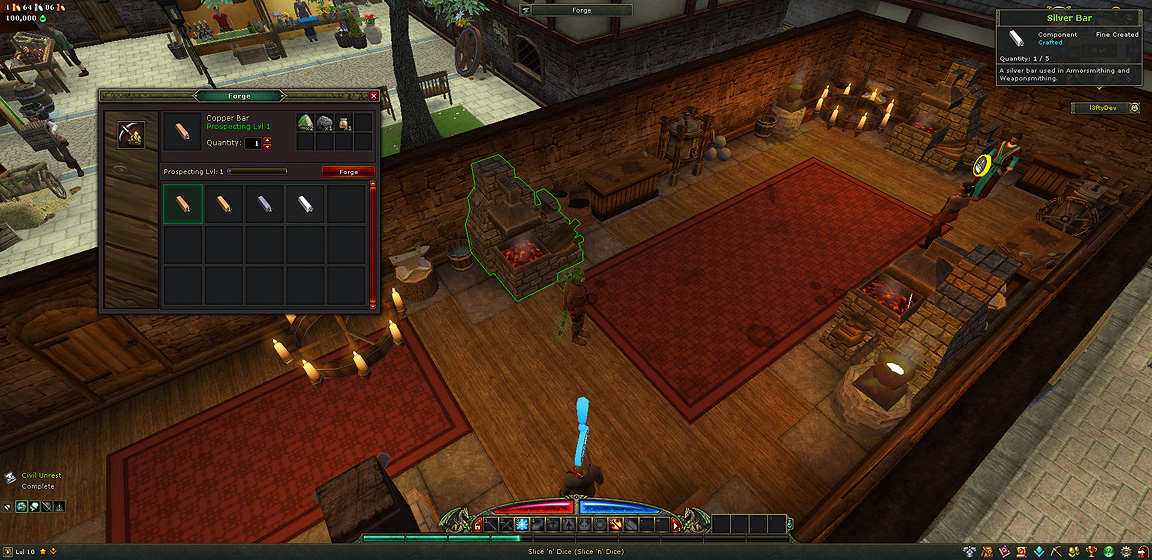Open settings via the gear icon

coord(1124,551)
